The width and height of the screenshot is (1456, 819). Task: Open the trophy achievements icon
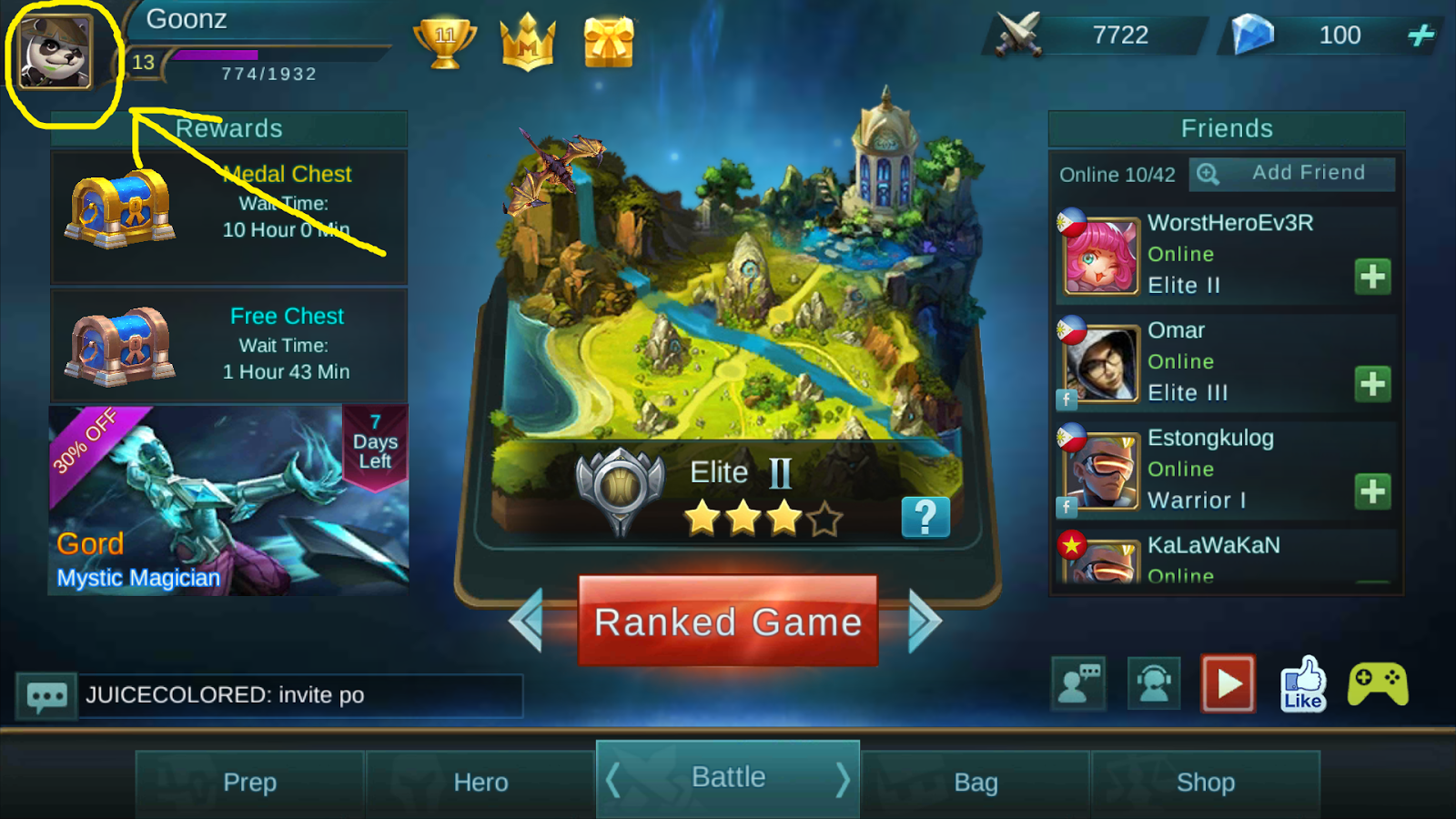point(446,41)
